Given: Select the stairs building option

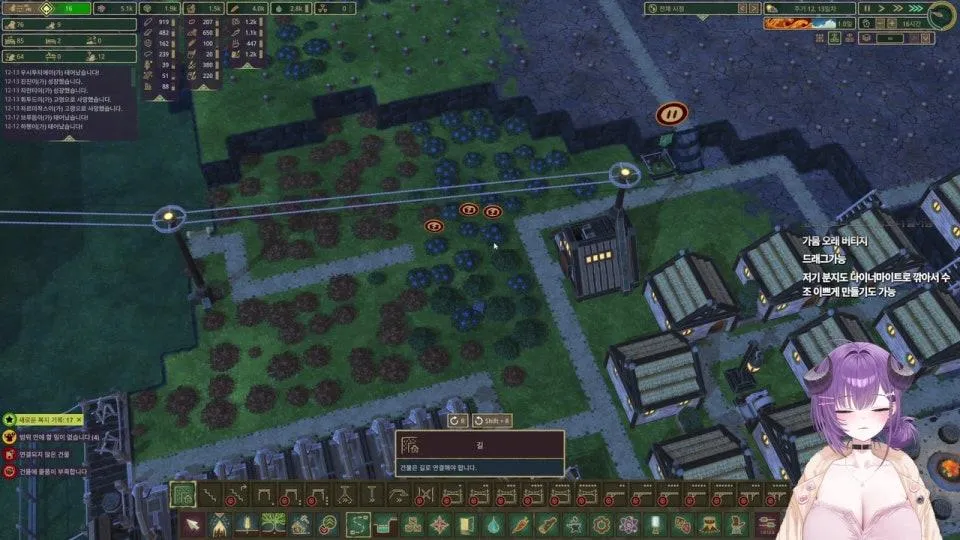Looking at the screenshot, I should [x=210, y=494].
